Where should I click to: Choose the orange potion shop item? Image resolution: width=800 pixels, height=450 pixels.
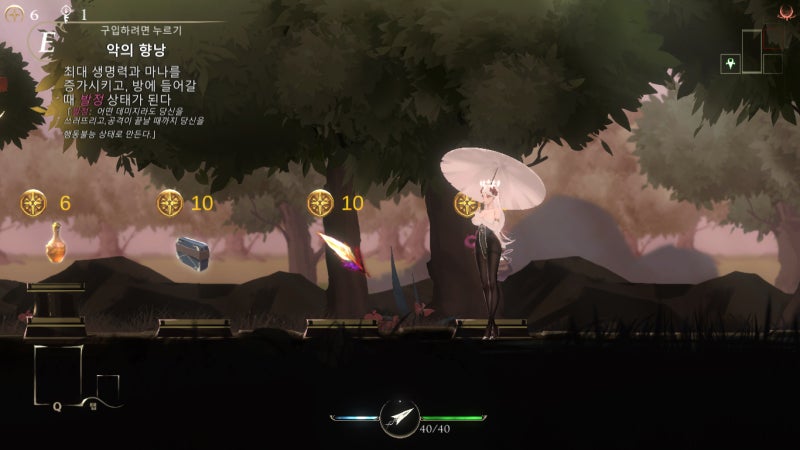[x=57, y=241]
